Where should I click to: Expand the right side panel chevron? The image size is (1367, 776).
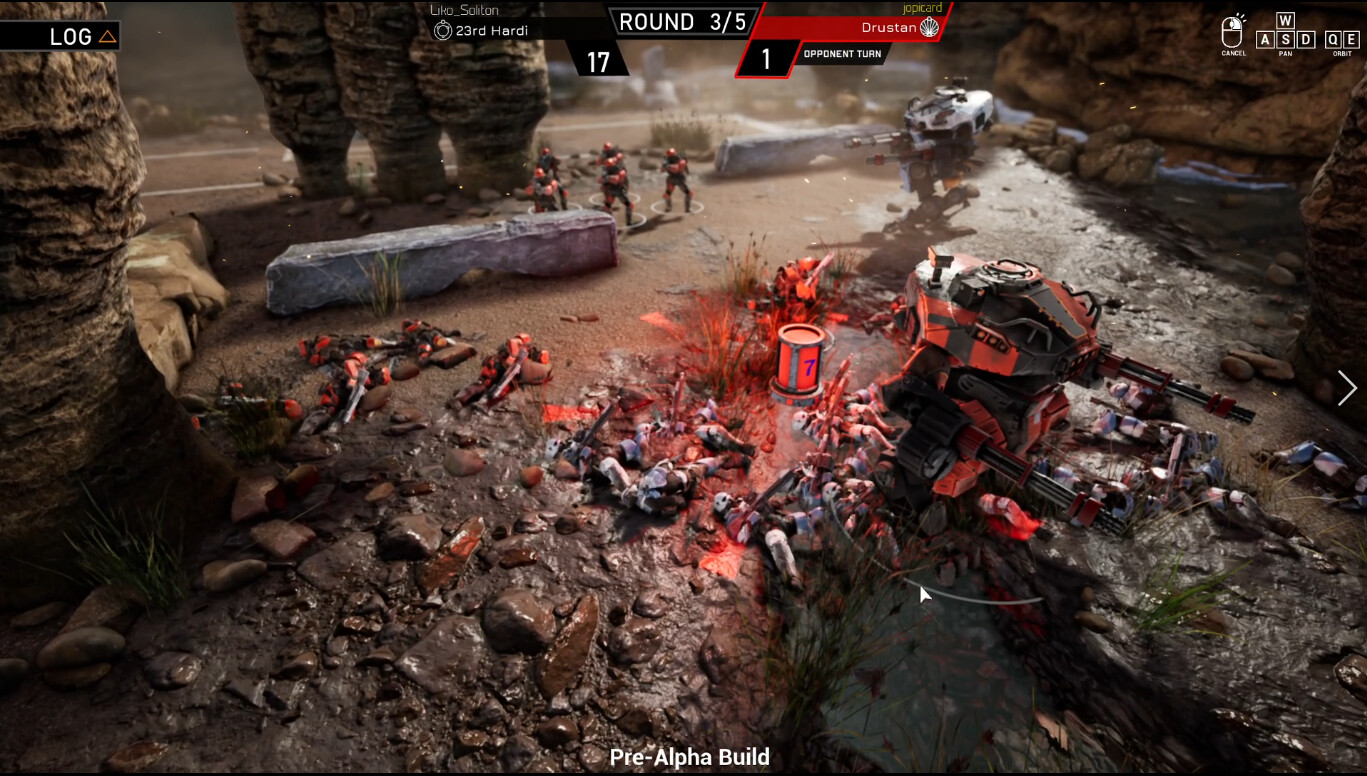[1347, 388]
